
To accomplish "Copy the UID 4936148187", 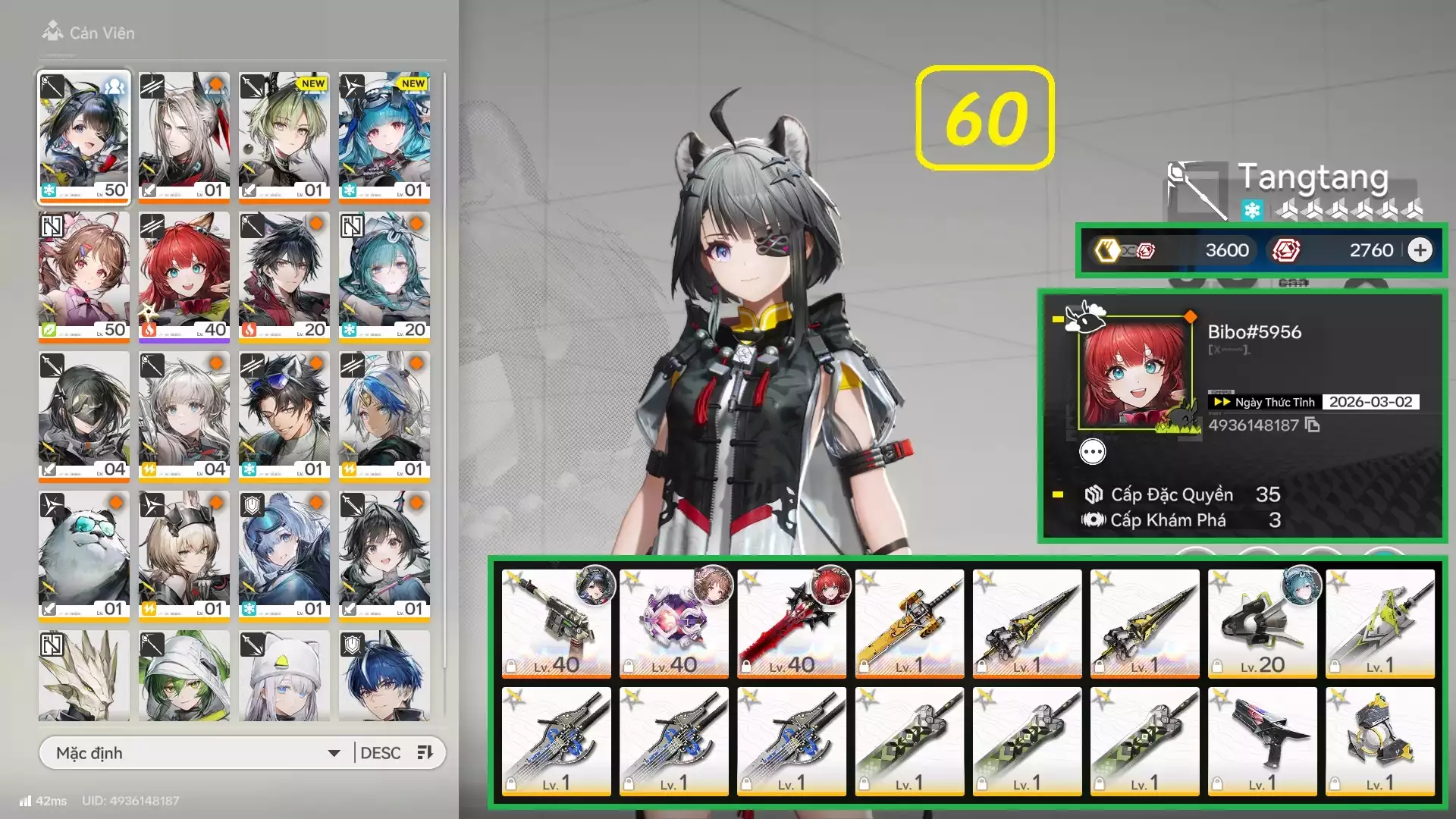I will pyautogui.click(x=1313, y=425).
